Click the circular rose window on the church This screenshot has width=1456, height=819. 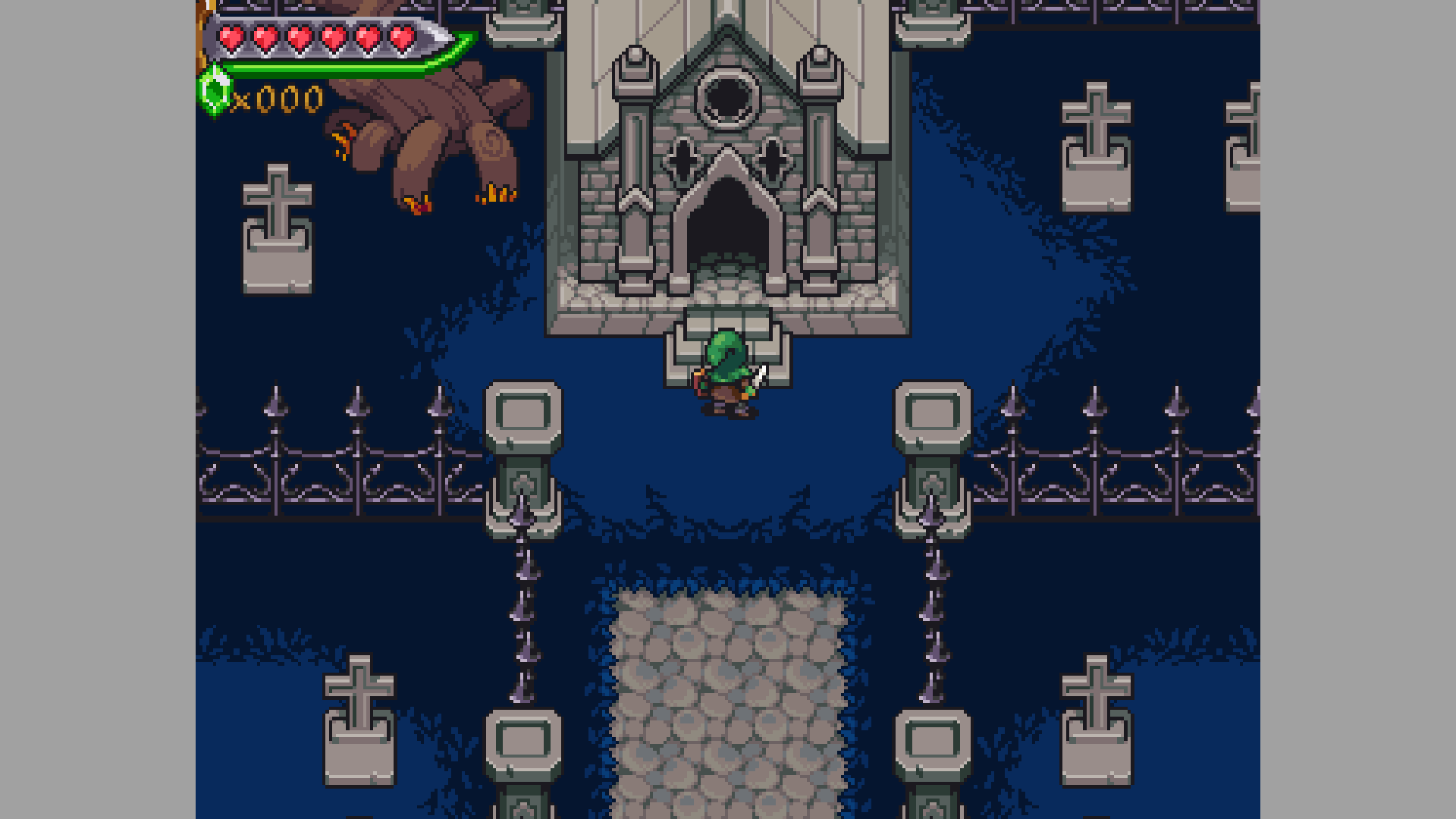pos(726,99)
